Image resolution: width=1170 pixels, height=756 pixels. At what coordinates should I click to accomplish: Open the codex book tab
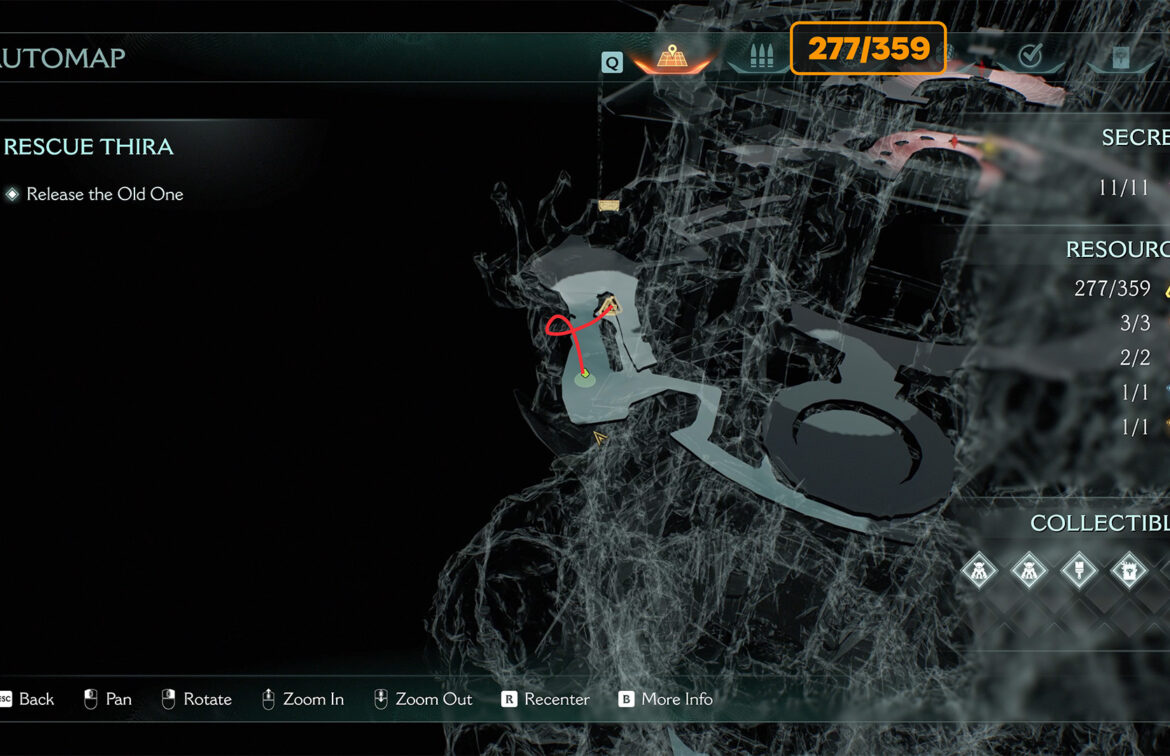1121,58
